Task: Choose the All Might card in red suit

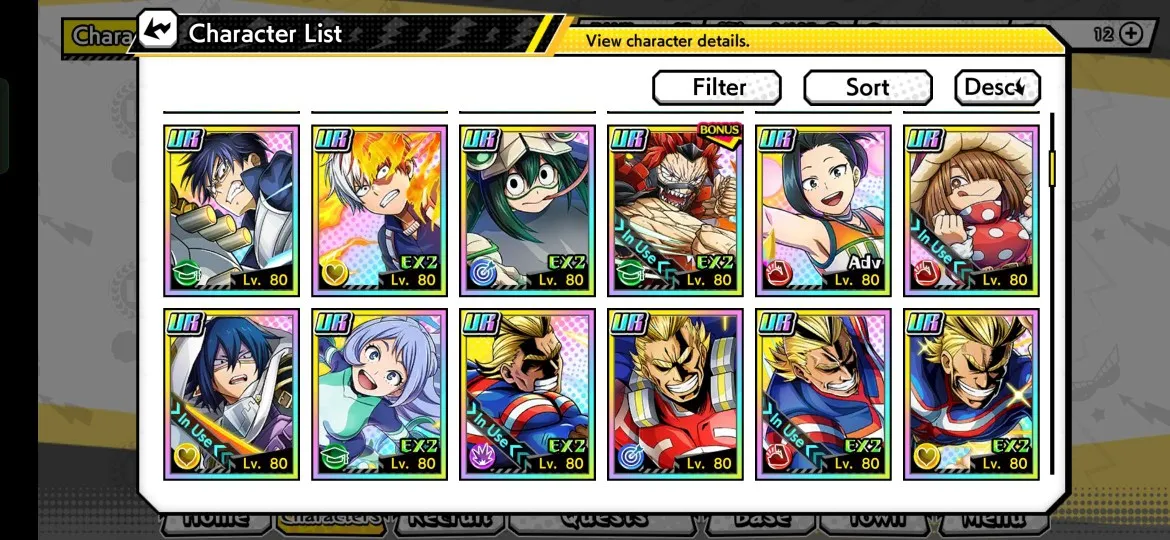Action: [675, 394]
